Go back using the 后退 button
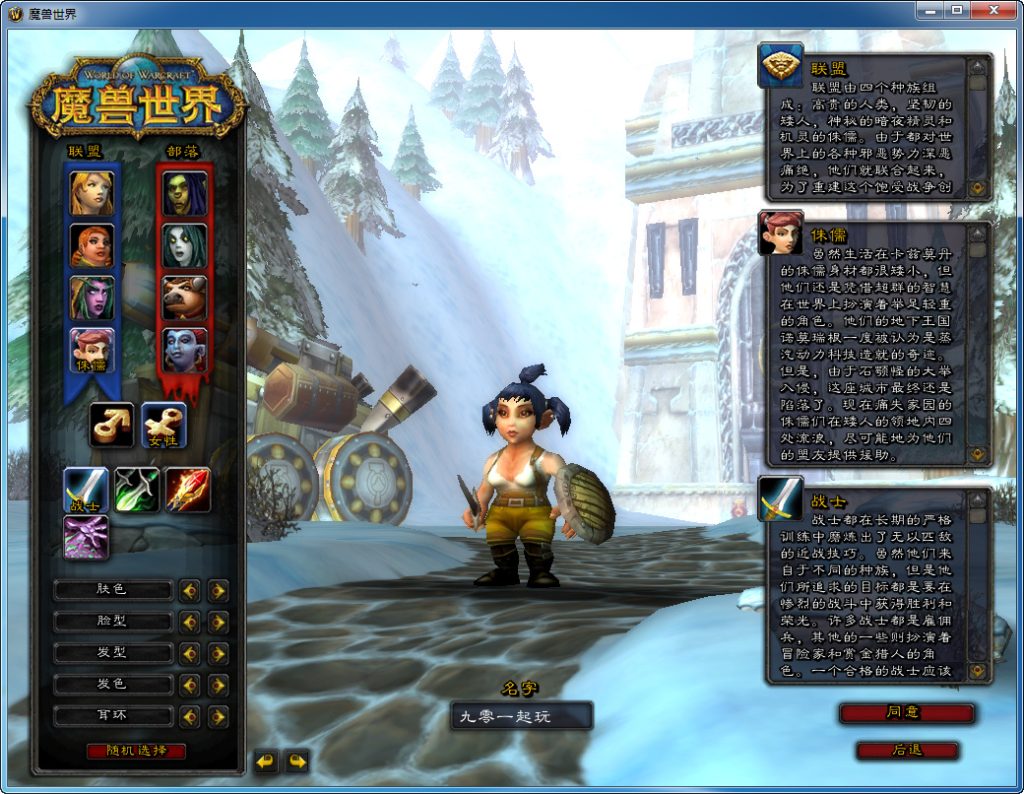This screenshot has height=794, width=1024. 906,750
